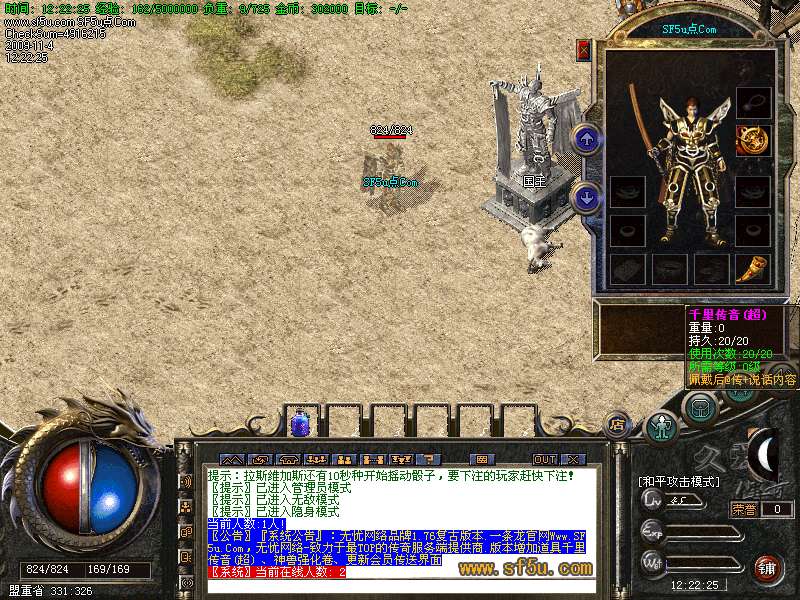This screenshot has width=800, height=600.
Task: Click the OUT button on the chat toolbar
Action: click(x=544, y=460)
